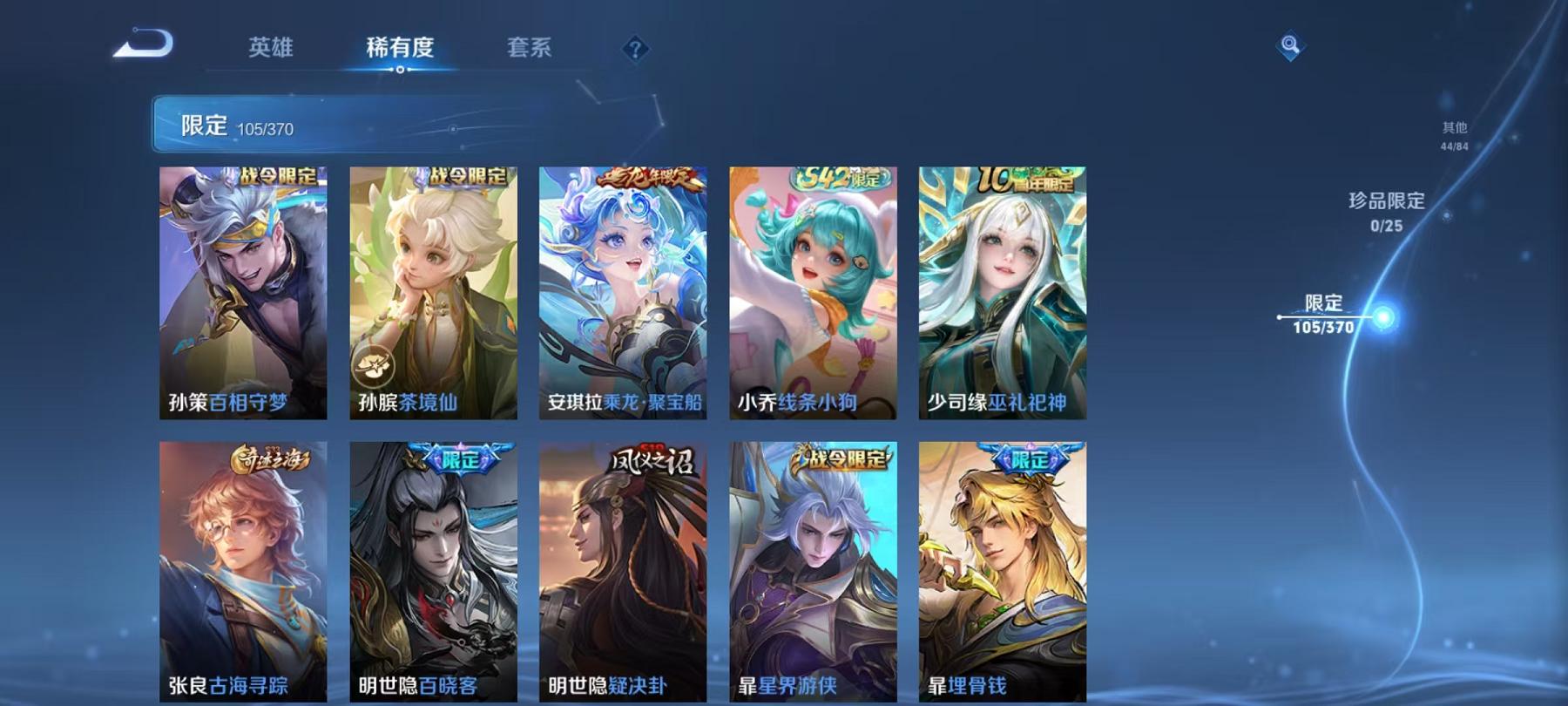The height and width of the screenshot is (706, 1568).
Task: Expand the 珍品限定 sidebar category
Action: pyautogui.click(x=1385, y=209)
